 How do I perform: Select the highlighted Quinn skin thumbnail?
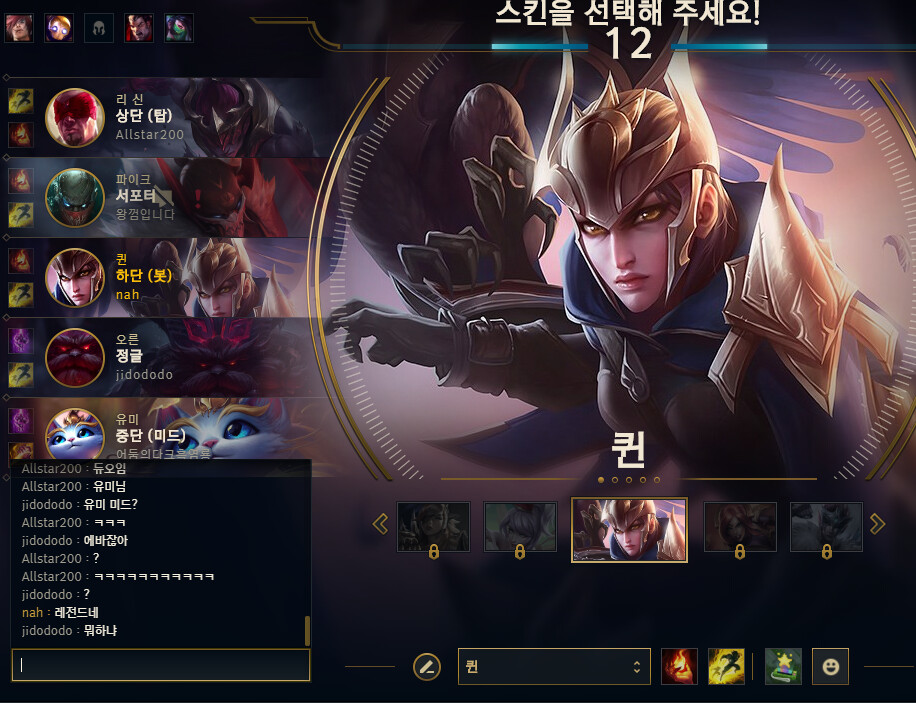click(629, 529)
